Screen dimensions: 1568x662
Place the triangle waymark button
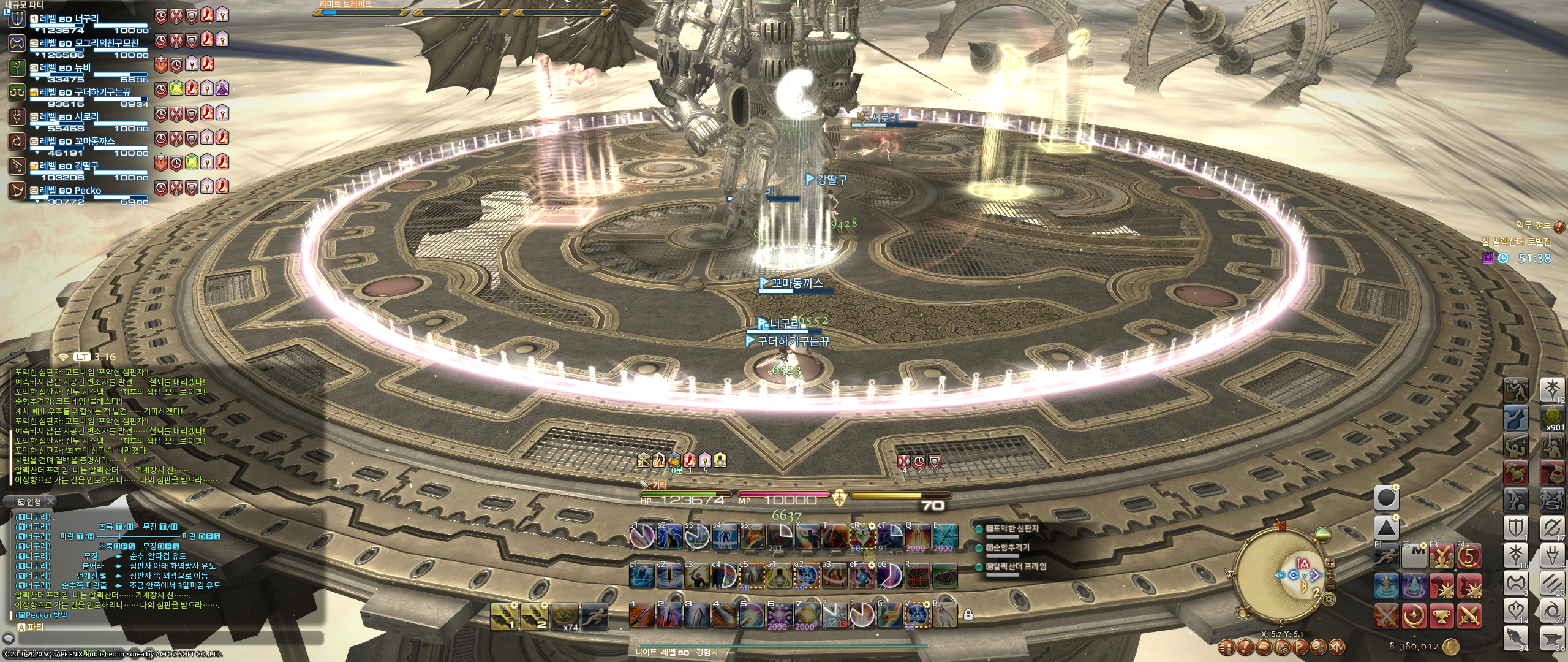pyautogui.click(x=1387, y=527)
